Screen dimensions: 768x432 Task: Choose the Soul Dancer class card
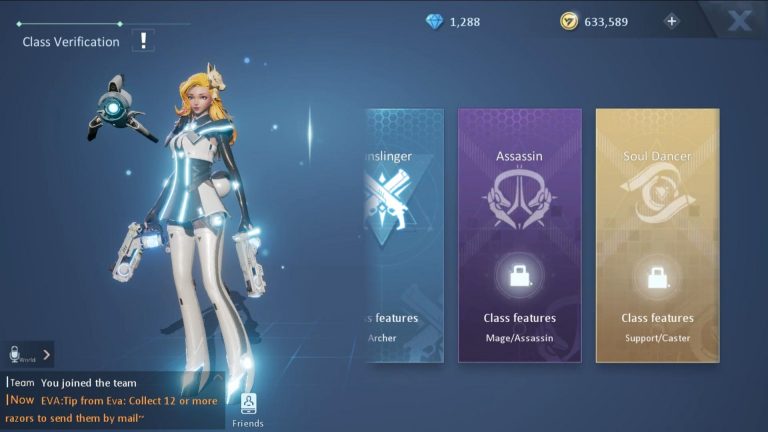657,235
